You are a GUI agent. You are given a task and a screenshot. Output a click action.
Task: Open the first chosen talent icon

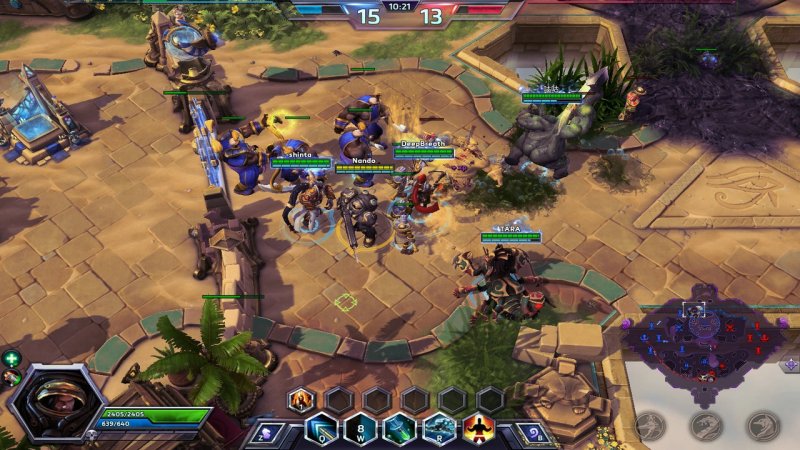pyautogui.click(x=300, y=400)
